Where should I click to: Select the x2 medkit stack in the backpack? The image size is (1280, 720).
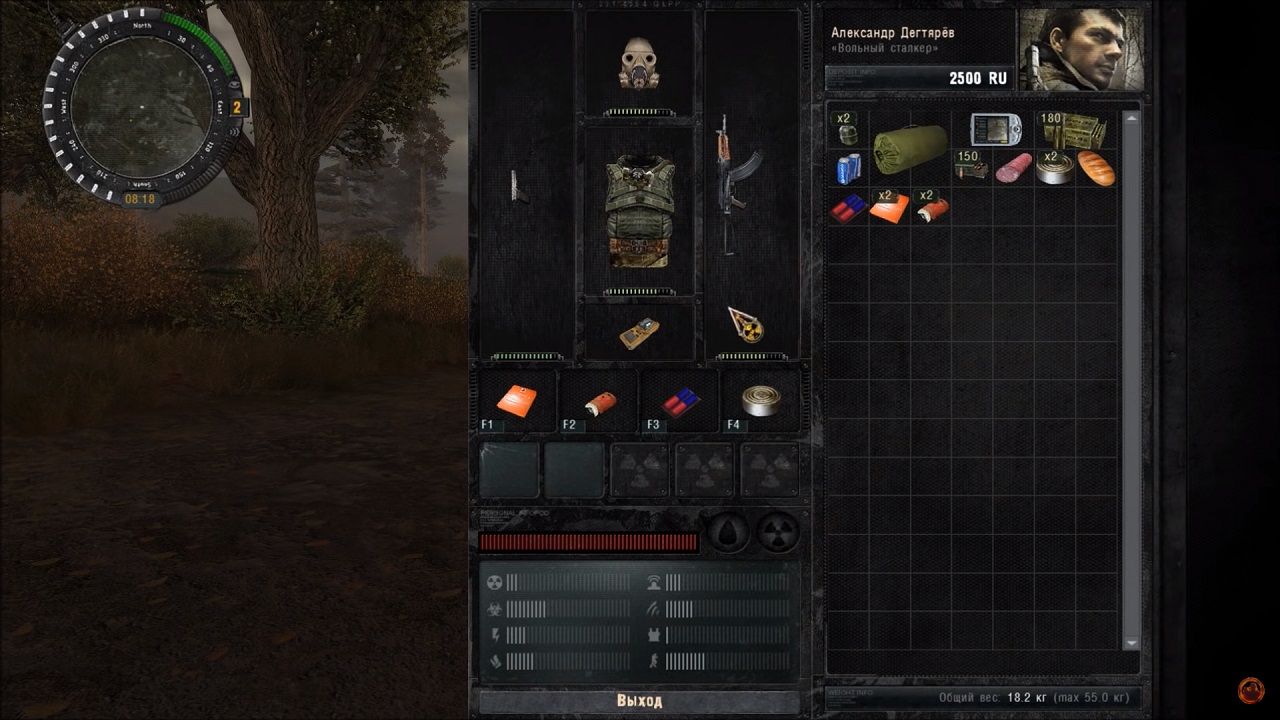pos(889,207)
